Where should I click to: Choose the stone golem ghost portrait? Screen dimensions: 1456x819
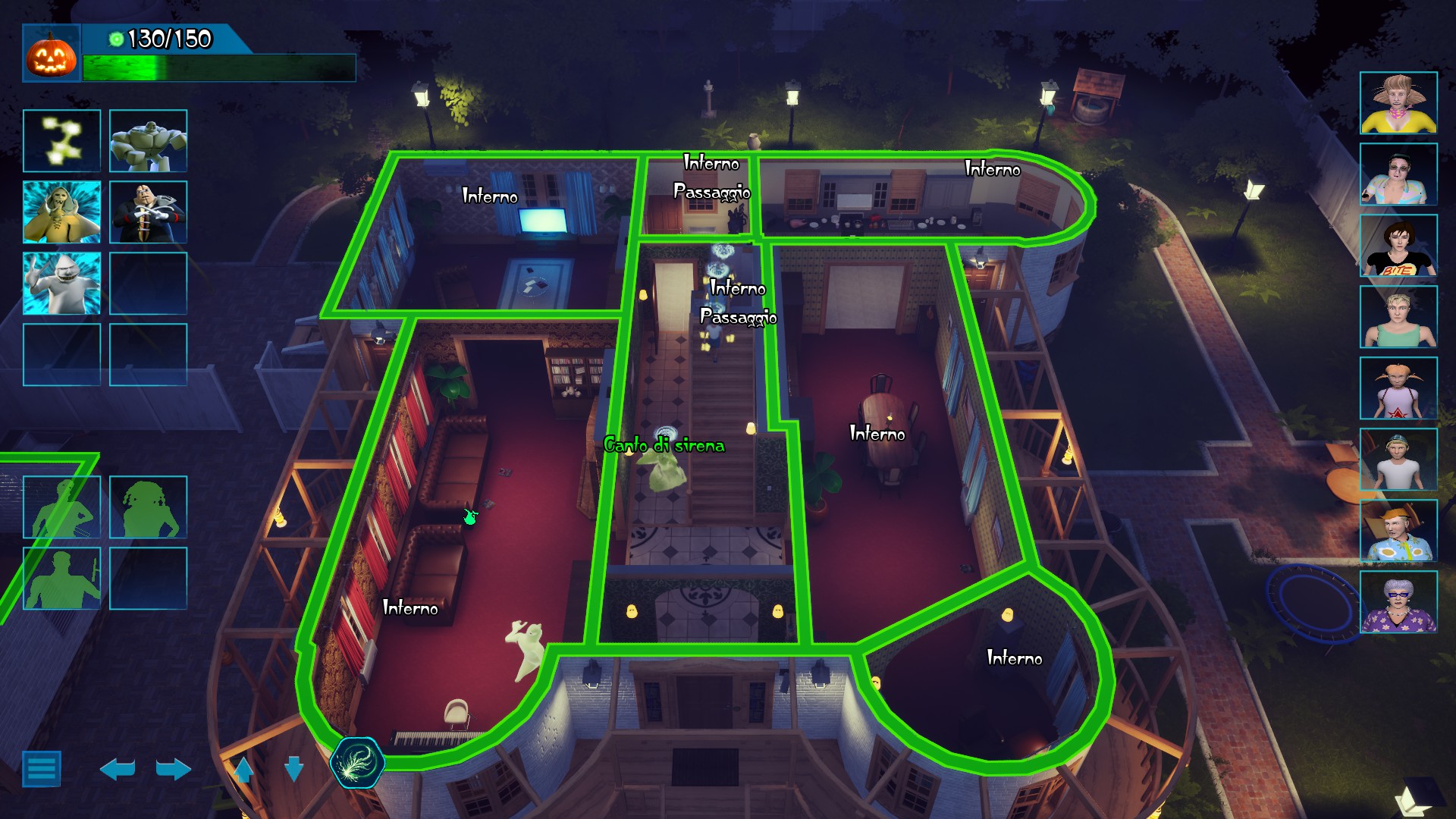[148, 141]
